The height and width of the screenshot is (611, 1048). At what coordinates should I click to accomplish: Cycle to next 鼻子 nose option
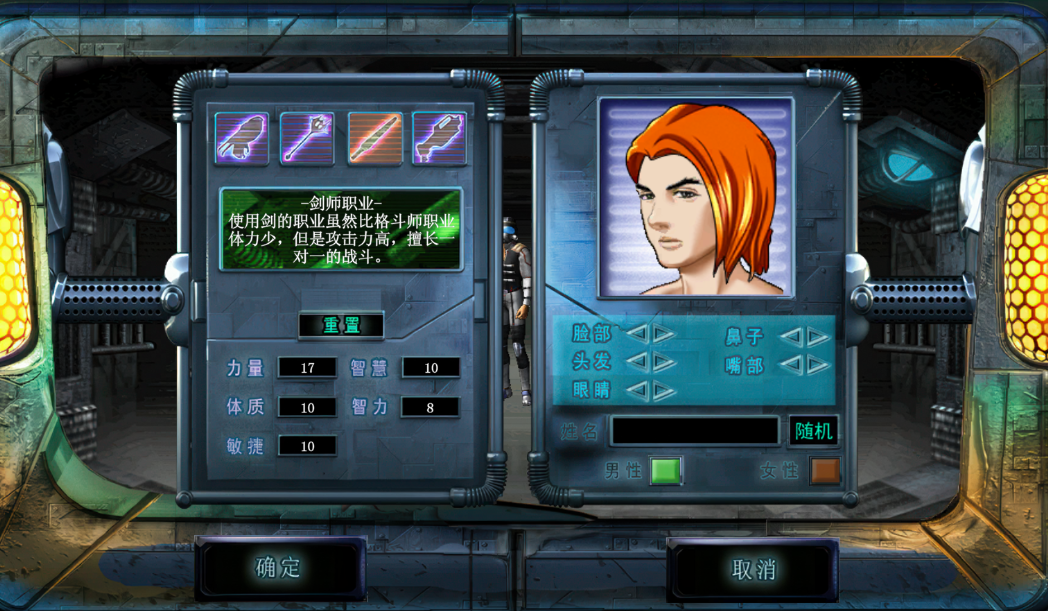(x=818, y=337)
